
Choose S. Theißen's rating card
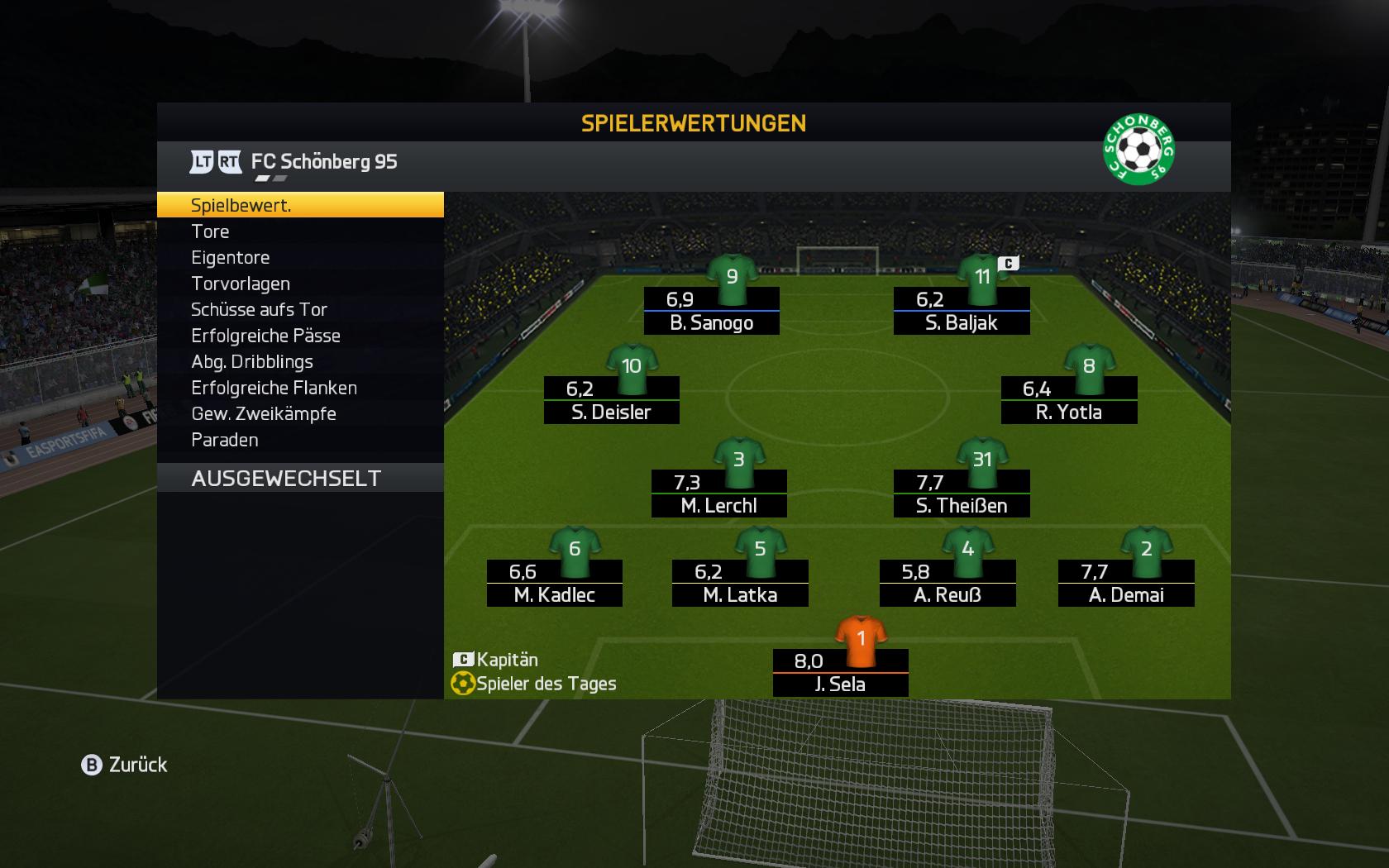pyautogui.click(x=961, y=494)
